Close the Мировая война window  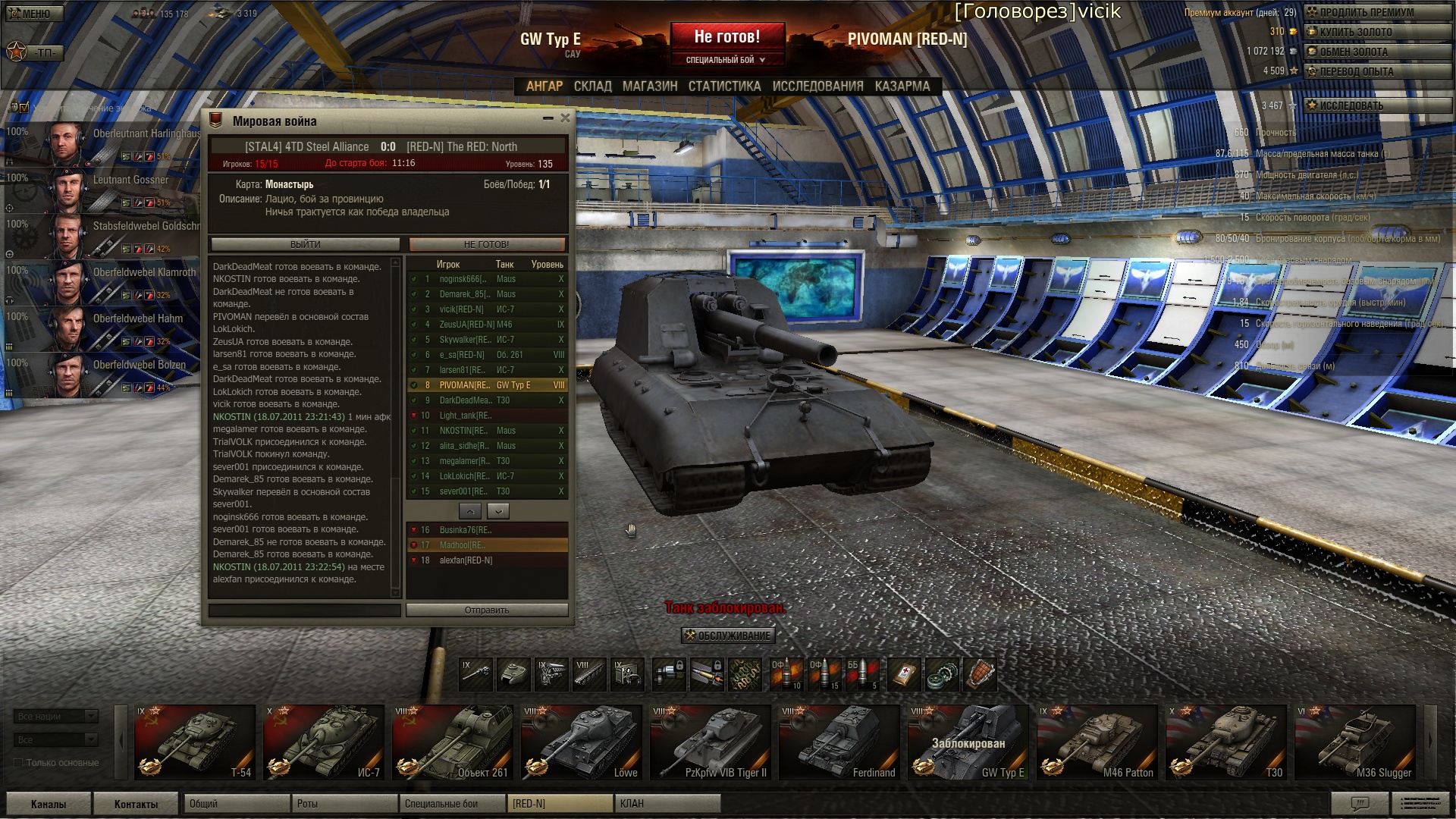565,118
